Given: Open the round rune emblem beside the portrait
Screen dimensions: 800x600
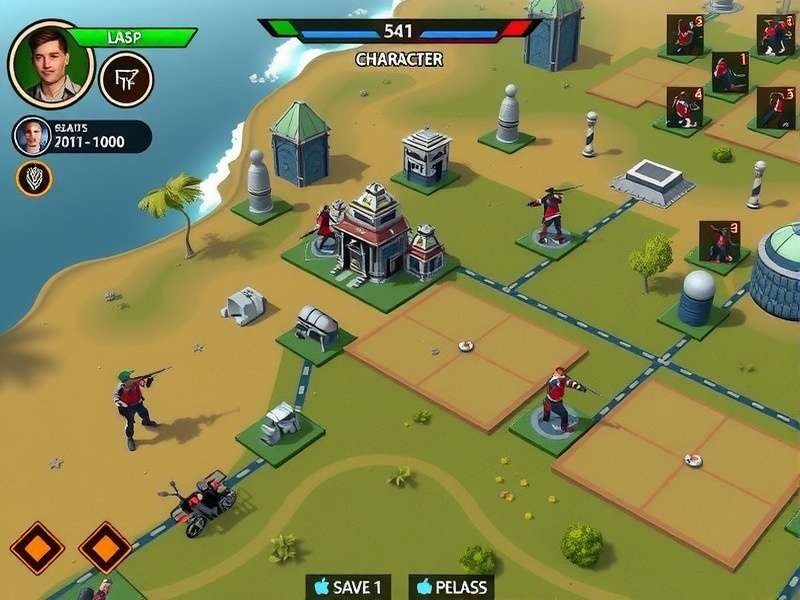Looking at the screenshot, I should (x=126, y=80).
